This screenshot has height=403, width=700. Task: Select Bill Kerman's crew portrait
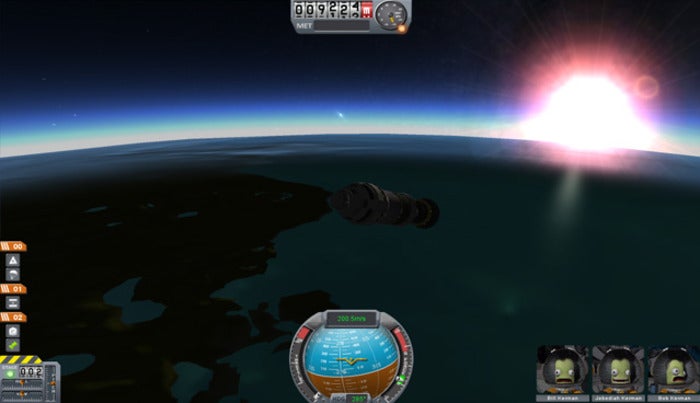pos(563,371)
